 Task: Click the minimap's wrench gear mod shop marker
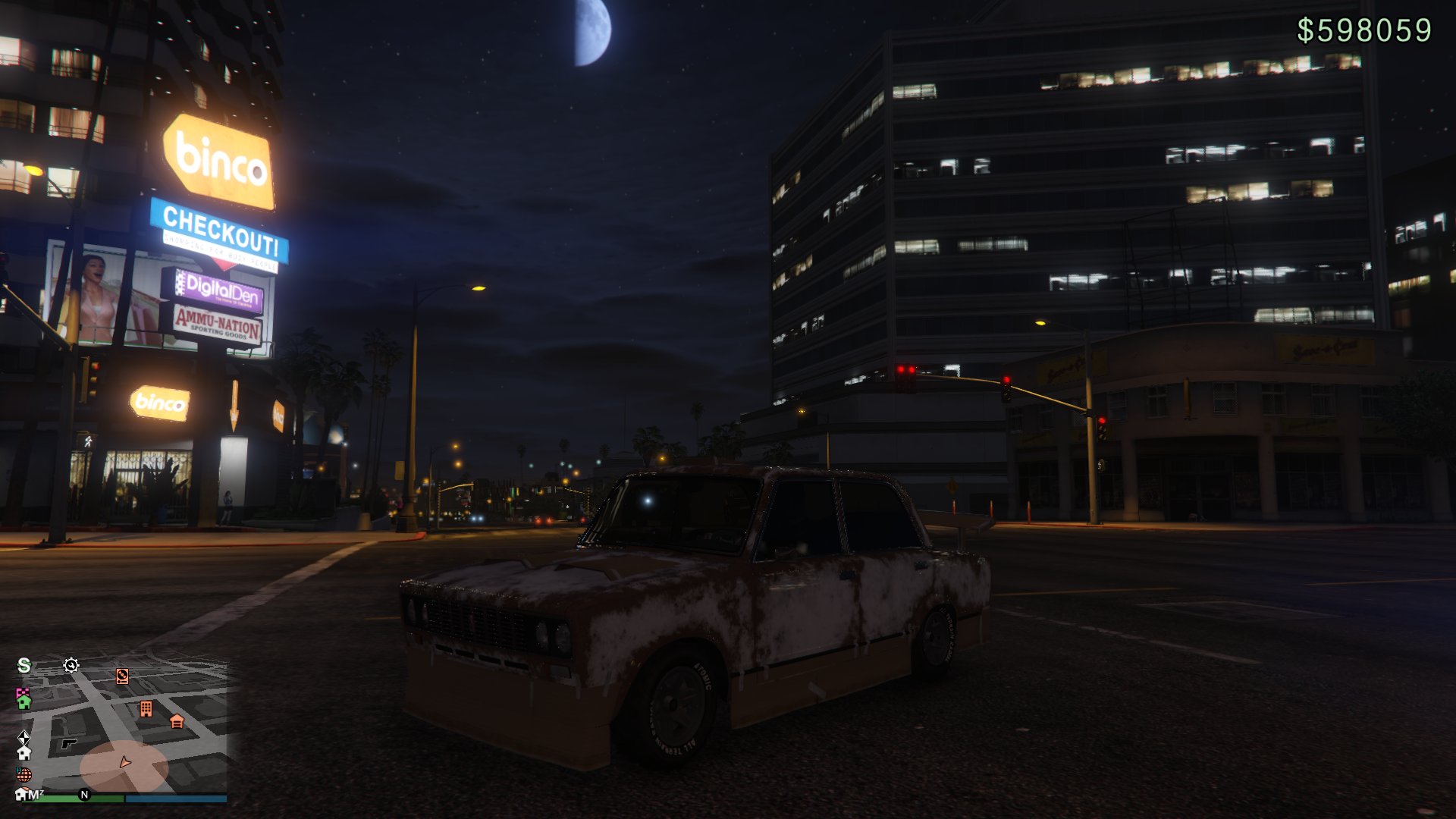[71, 665]
